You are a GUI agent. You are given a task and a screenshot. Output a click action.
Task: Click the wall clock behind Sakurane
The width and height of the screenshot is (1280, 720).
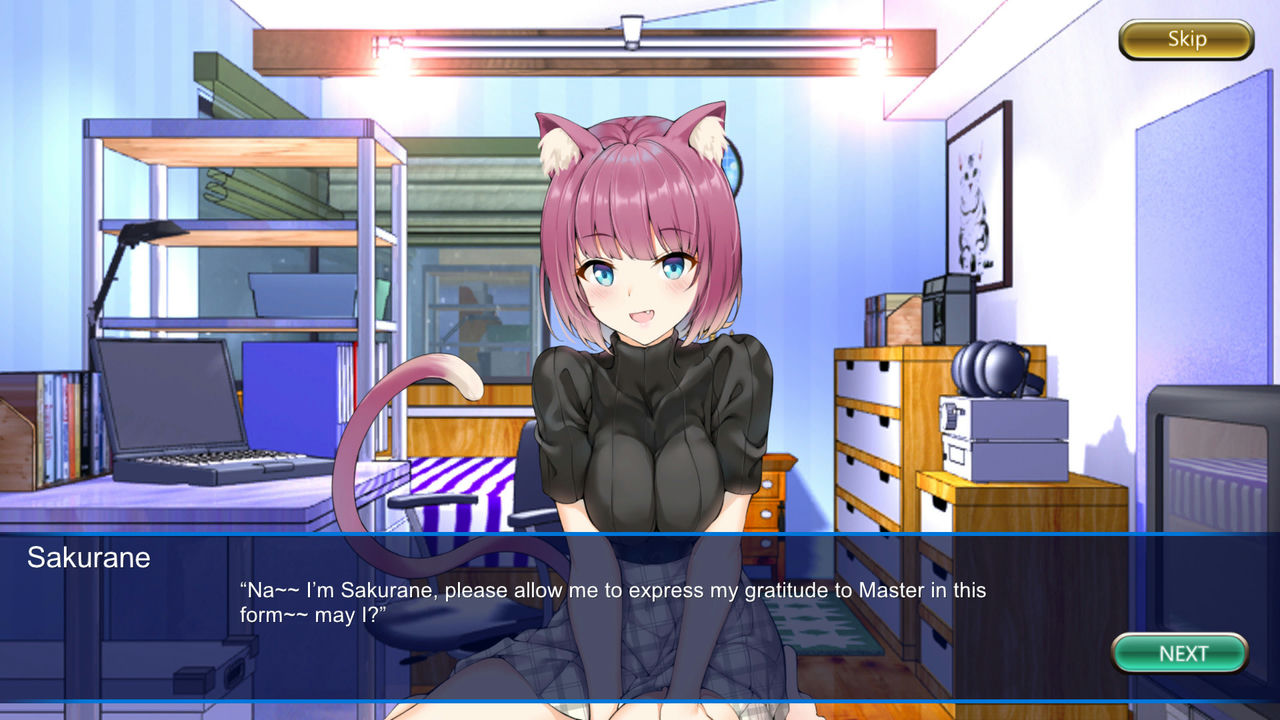(735, 170)
